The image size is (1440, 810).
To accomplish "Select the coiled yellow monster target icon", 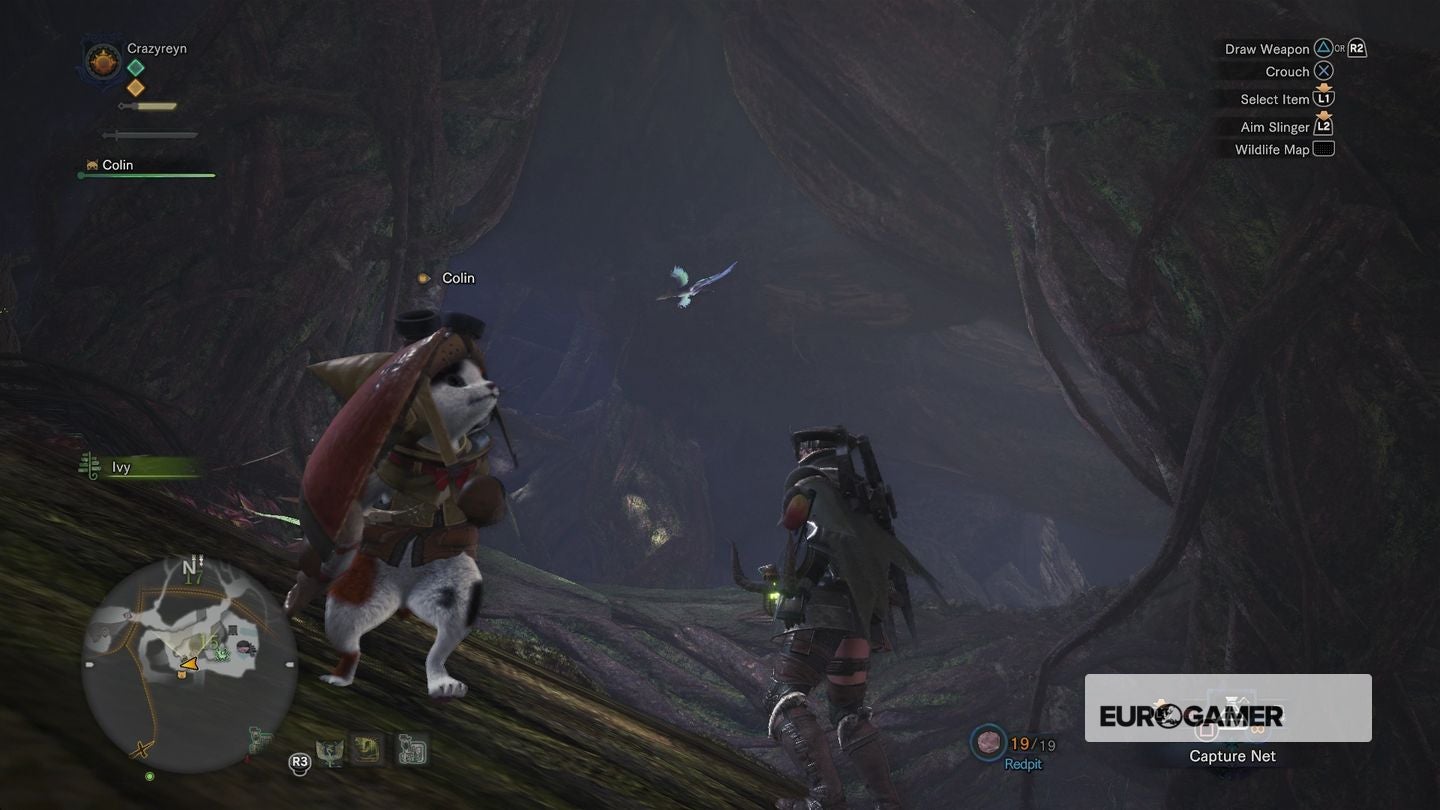I will 368,750.
